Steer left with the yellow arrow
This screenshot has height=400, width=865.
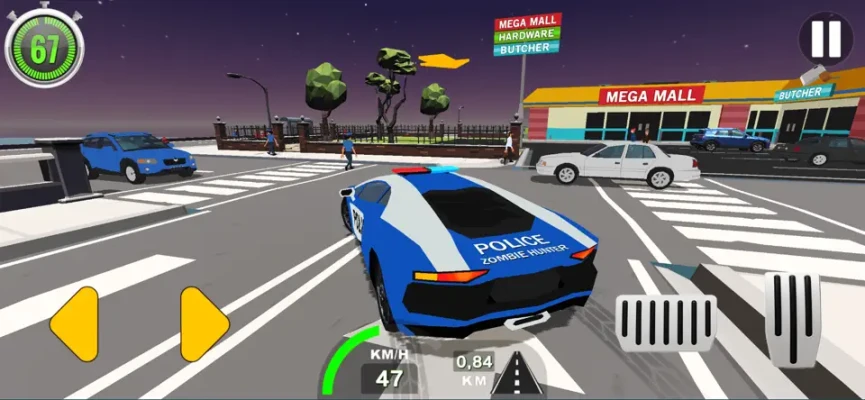click(74, 323)
